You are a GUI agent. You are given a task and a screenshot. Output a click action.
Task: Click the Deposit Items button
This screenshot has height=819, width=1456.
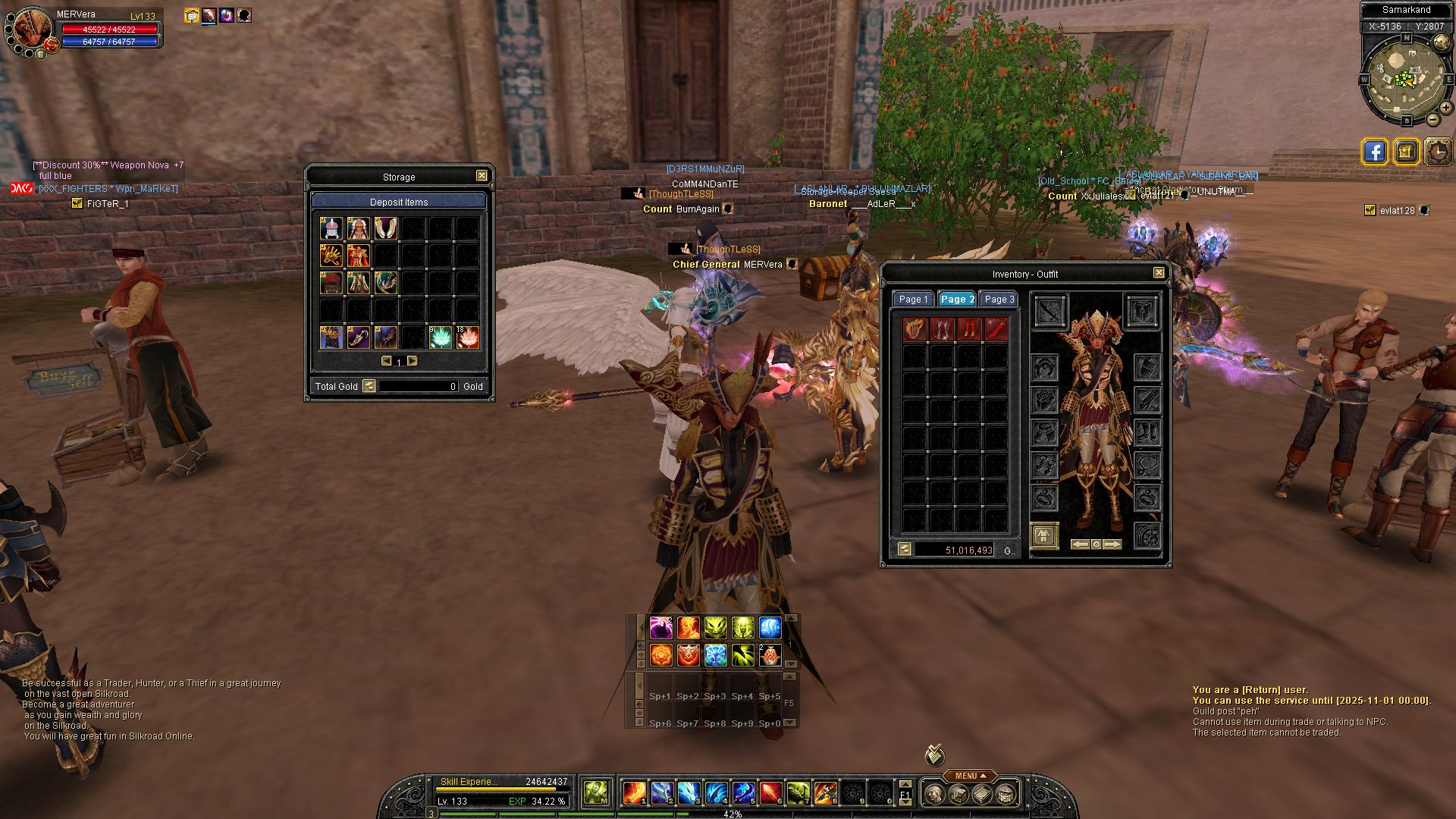[x=399, y=202]
